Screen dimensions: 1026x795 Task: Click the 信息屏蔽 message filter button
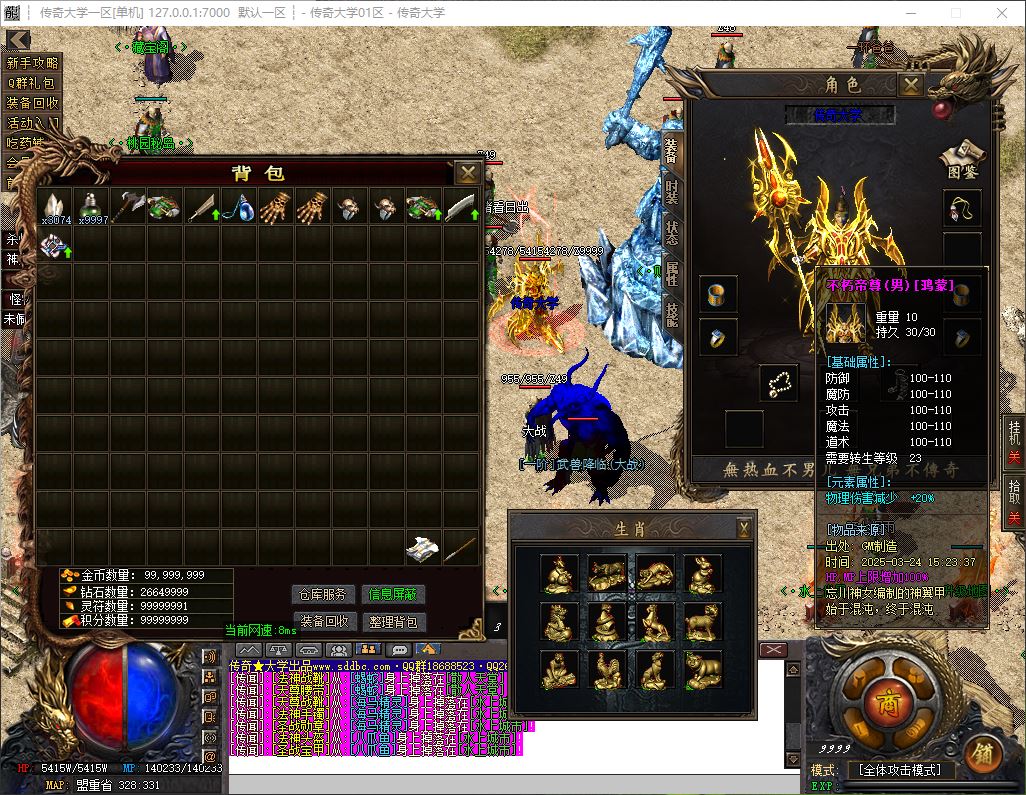click(x=393, y=594)
